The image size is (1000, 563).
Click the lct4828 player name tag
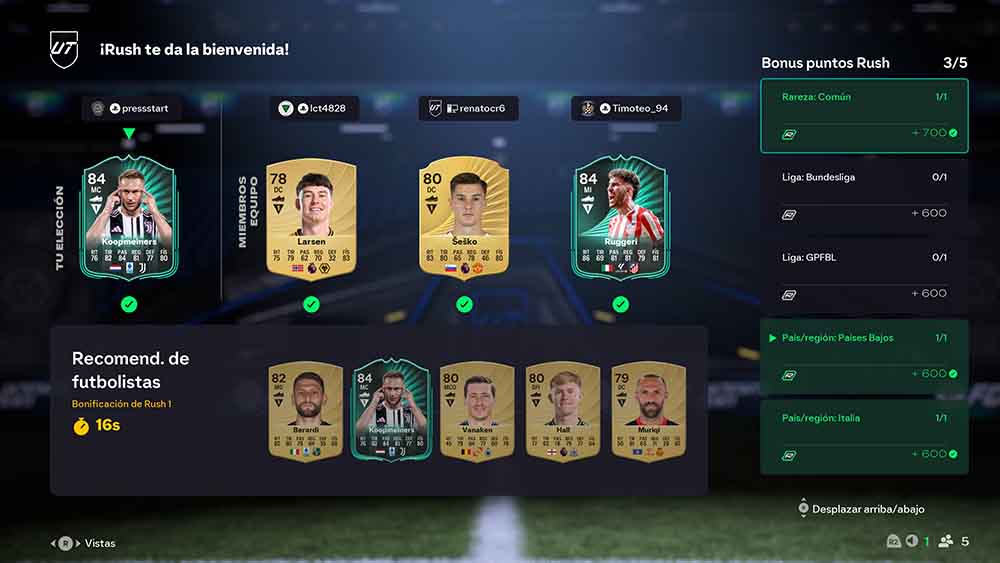tap(313, 108)
